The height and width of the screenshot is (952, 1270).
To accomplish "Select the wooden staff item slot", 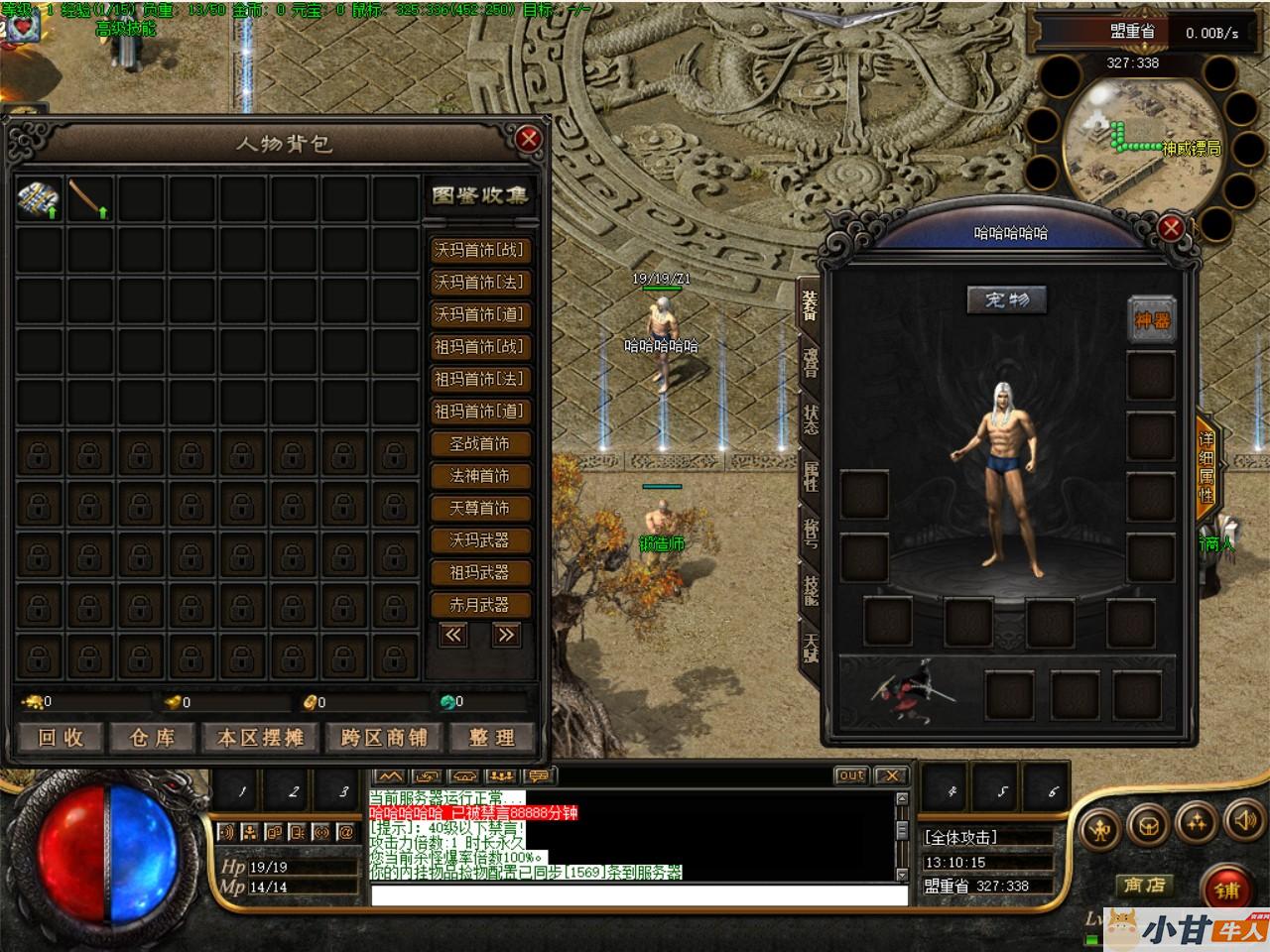I will 90,198.
